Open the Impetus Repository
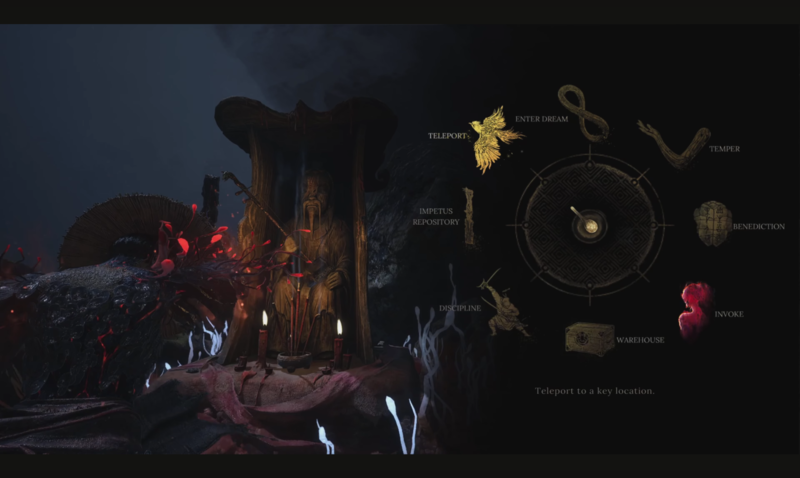This screenshot has height=478, width=800. coord(468,217)
